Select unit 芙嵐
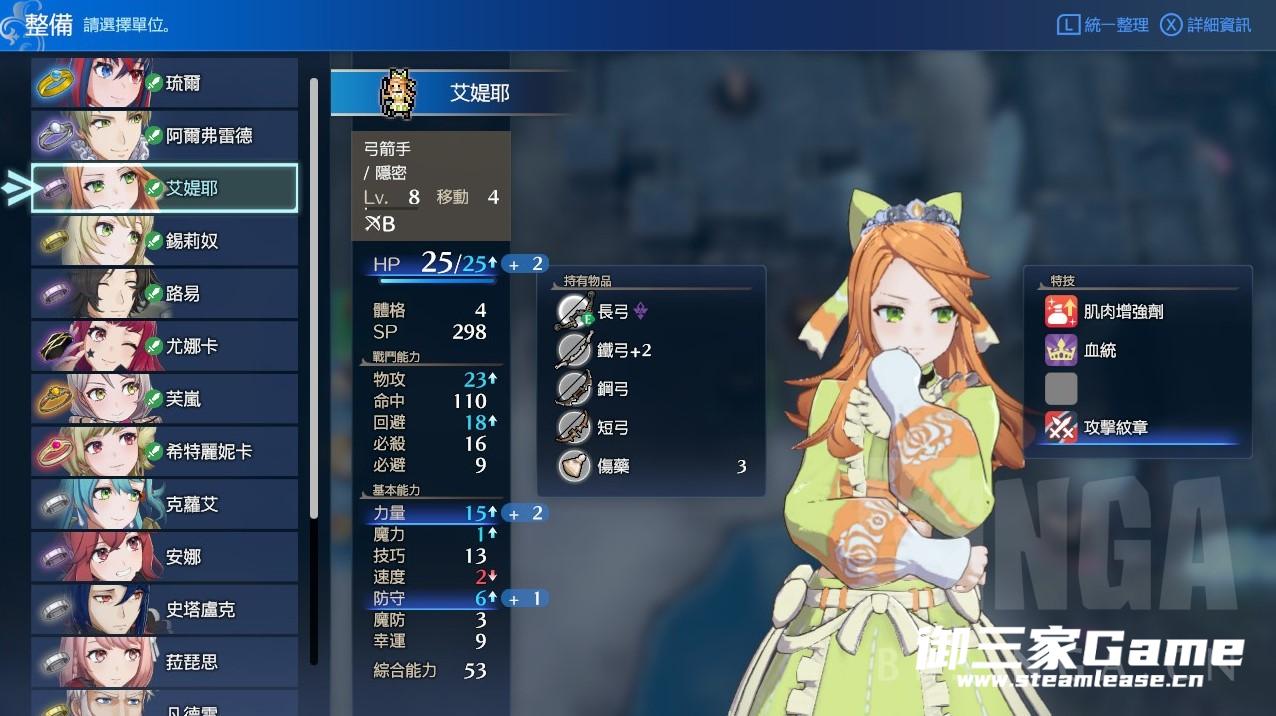1276x716 pixels. tap(165, 399)
